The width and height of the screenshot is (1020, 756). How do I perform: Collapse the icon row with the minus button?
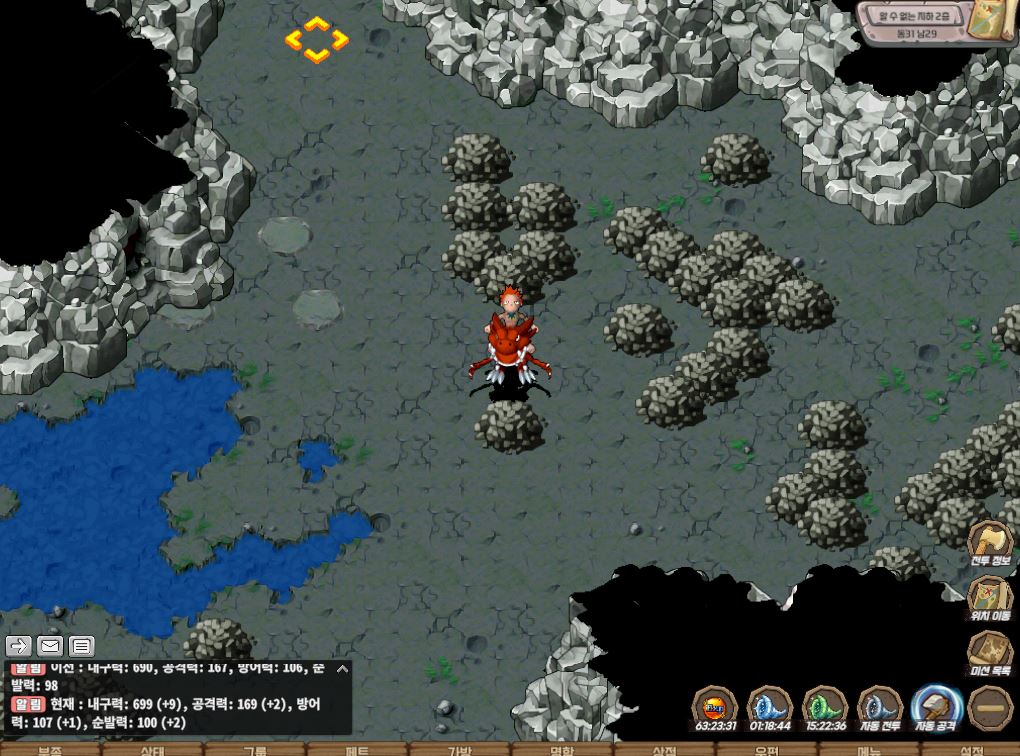pyautogui.click(x=990, y=707)
